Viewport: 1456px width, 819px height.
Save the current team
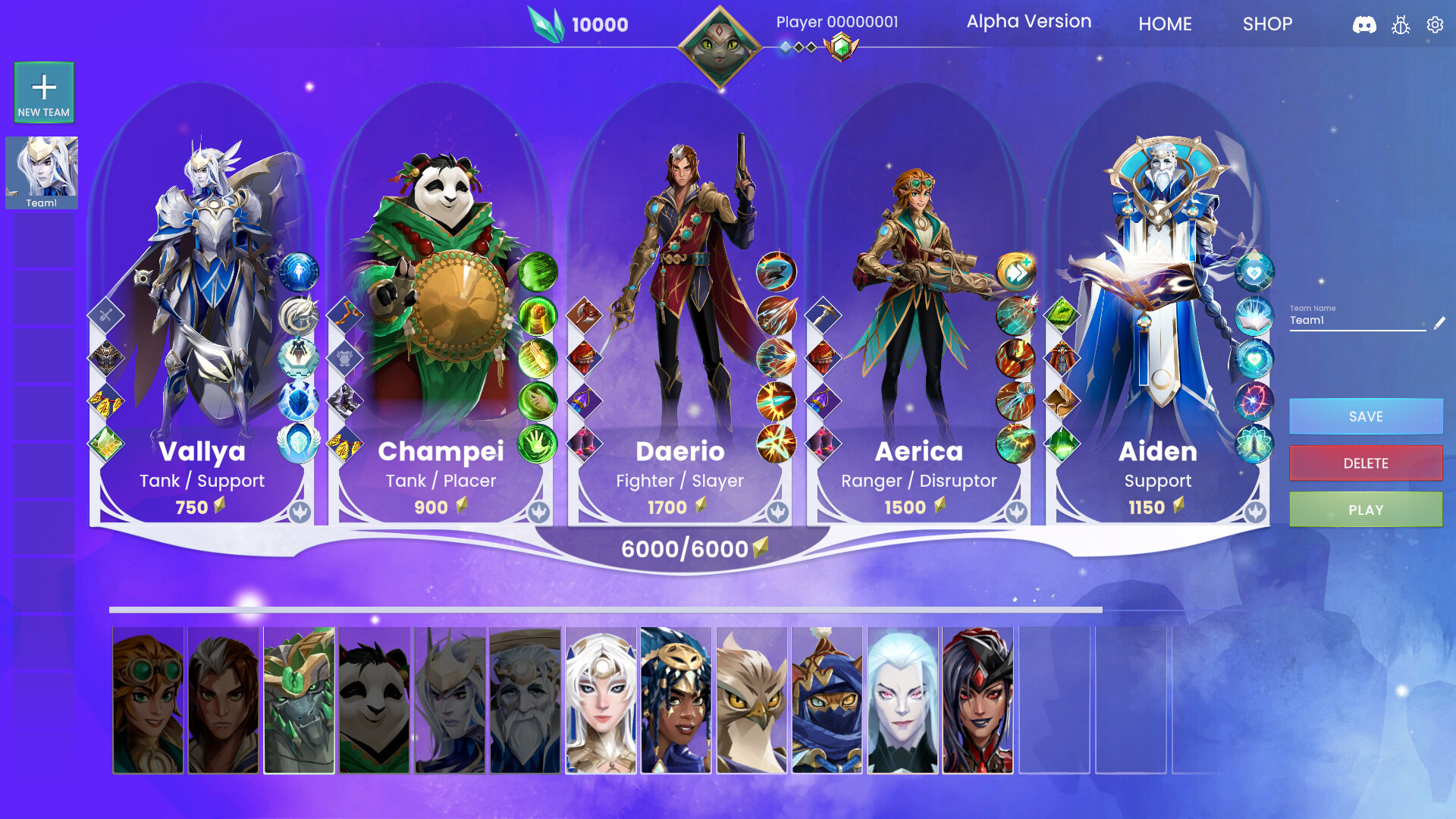tap(1365, 416)
